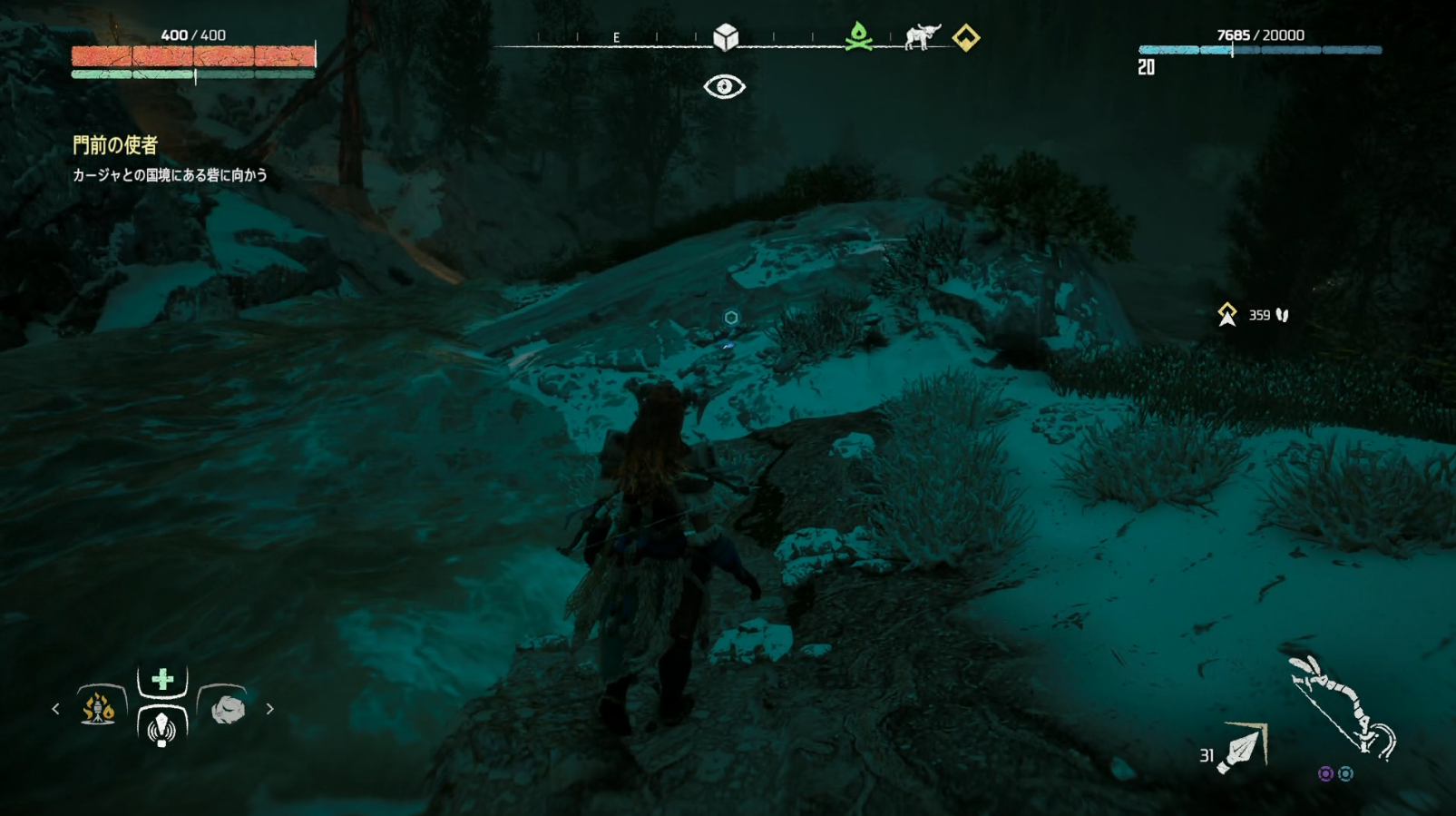The height and width of the screenshot is (816, 1456).
Task: Select the equipped bow weapon icon
Action: point(1343,708)
